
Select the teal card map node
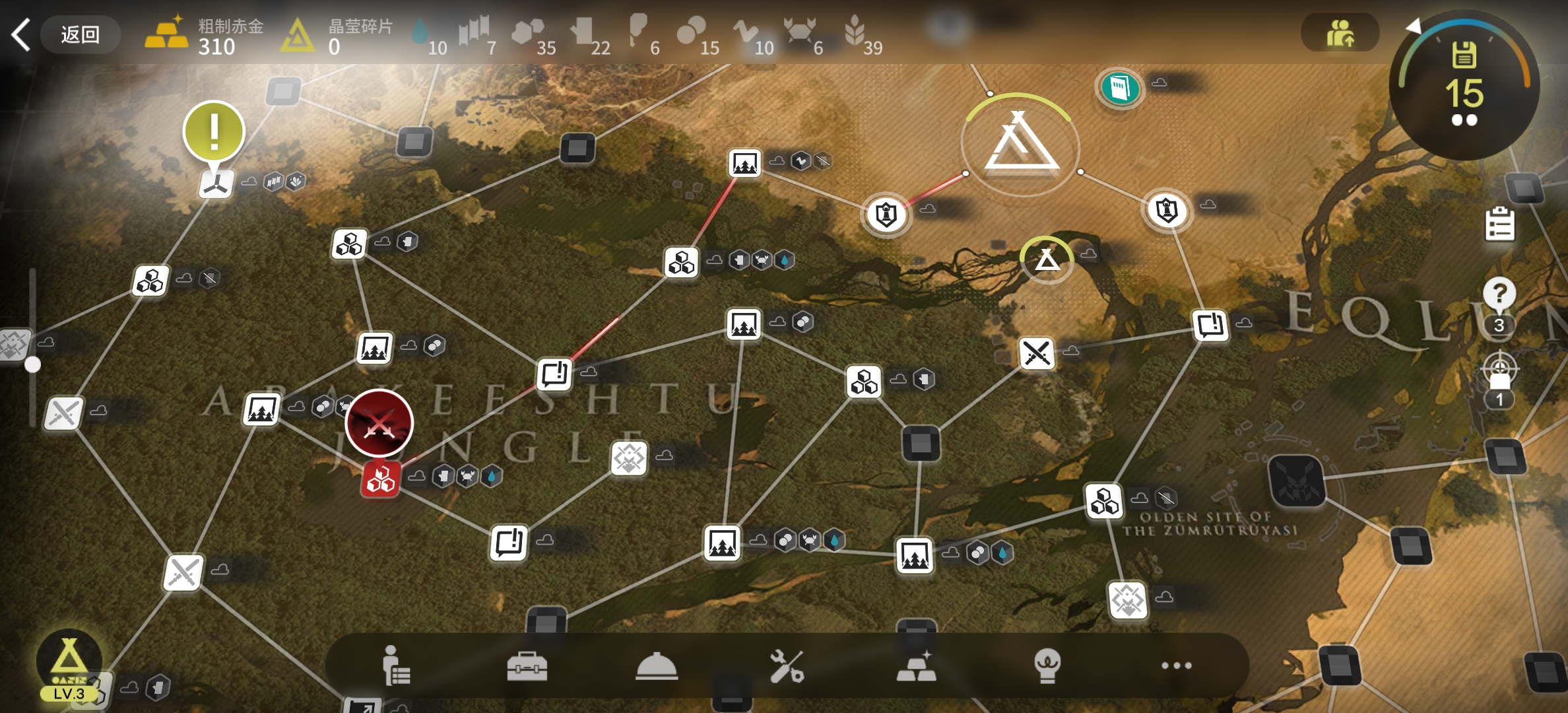click(x=1119, y=87)
